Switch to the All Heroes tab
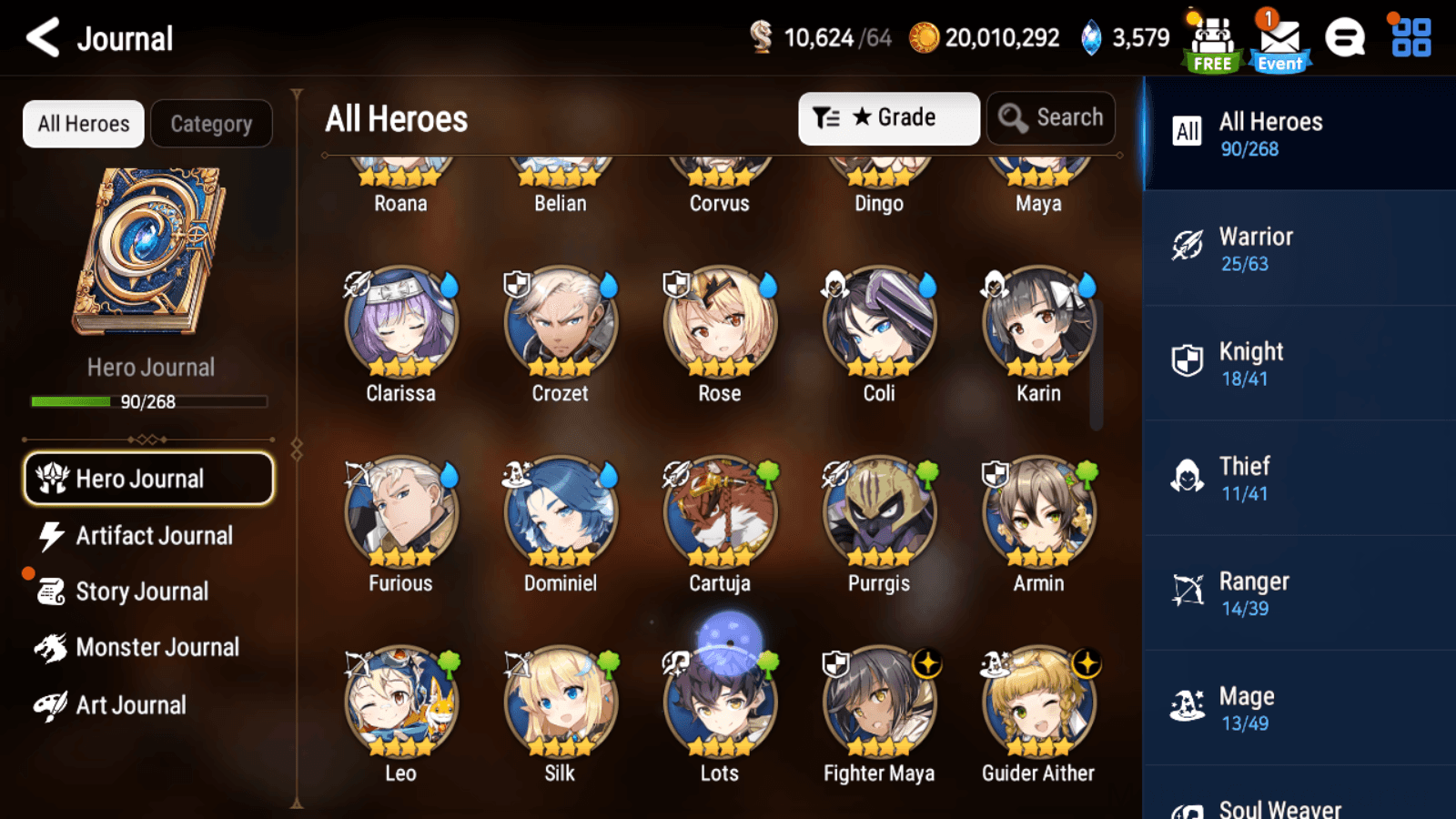The height and width of the screenshot is (819, 1456). tap(83, 124)
